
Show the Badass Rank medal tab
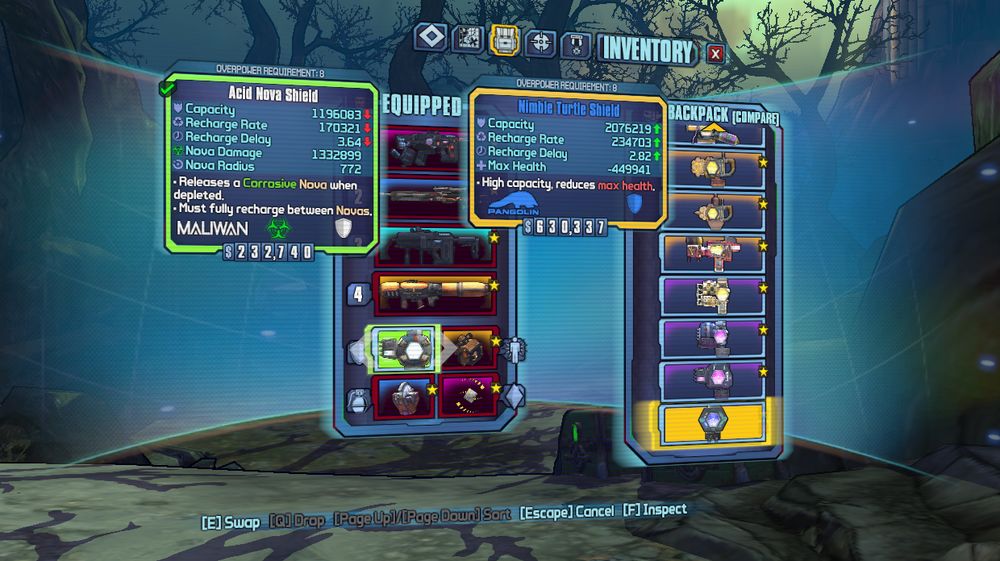click(x=575, y=44)
